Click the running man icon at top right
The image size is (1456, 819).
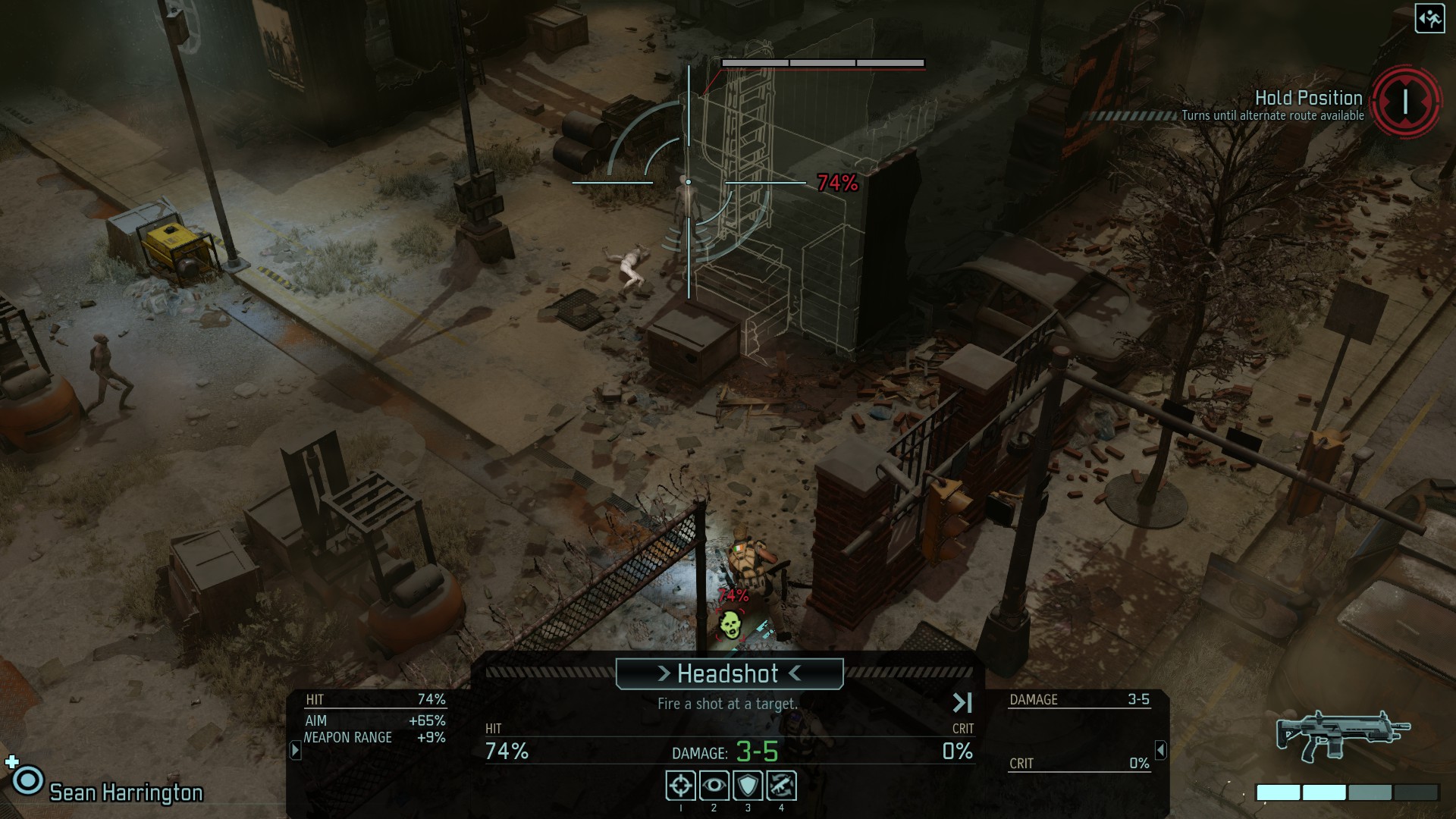pos(1429,19)
